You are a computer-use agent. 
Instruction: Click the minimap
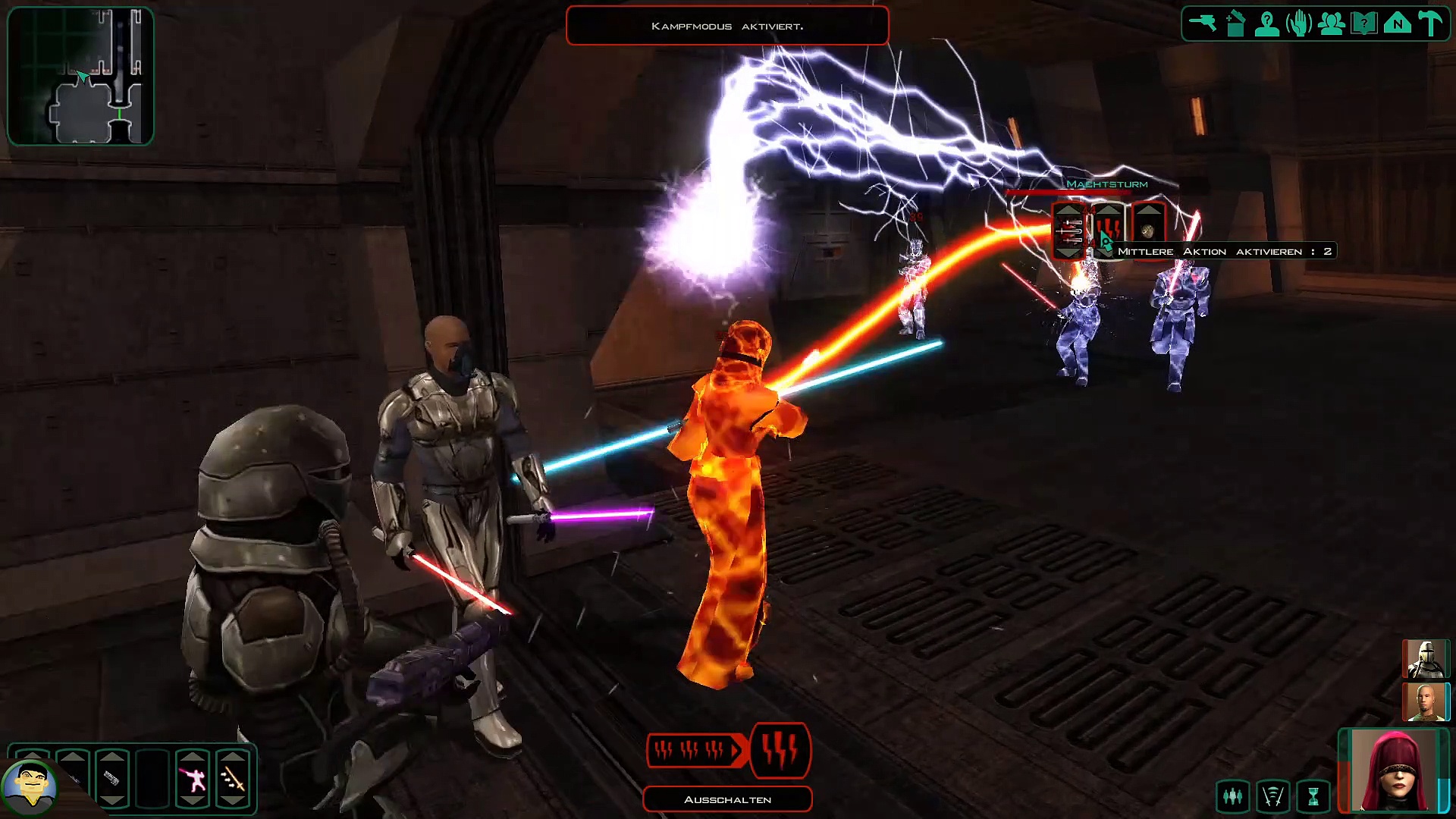coord(80,76)
